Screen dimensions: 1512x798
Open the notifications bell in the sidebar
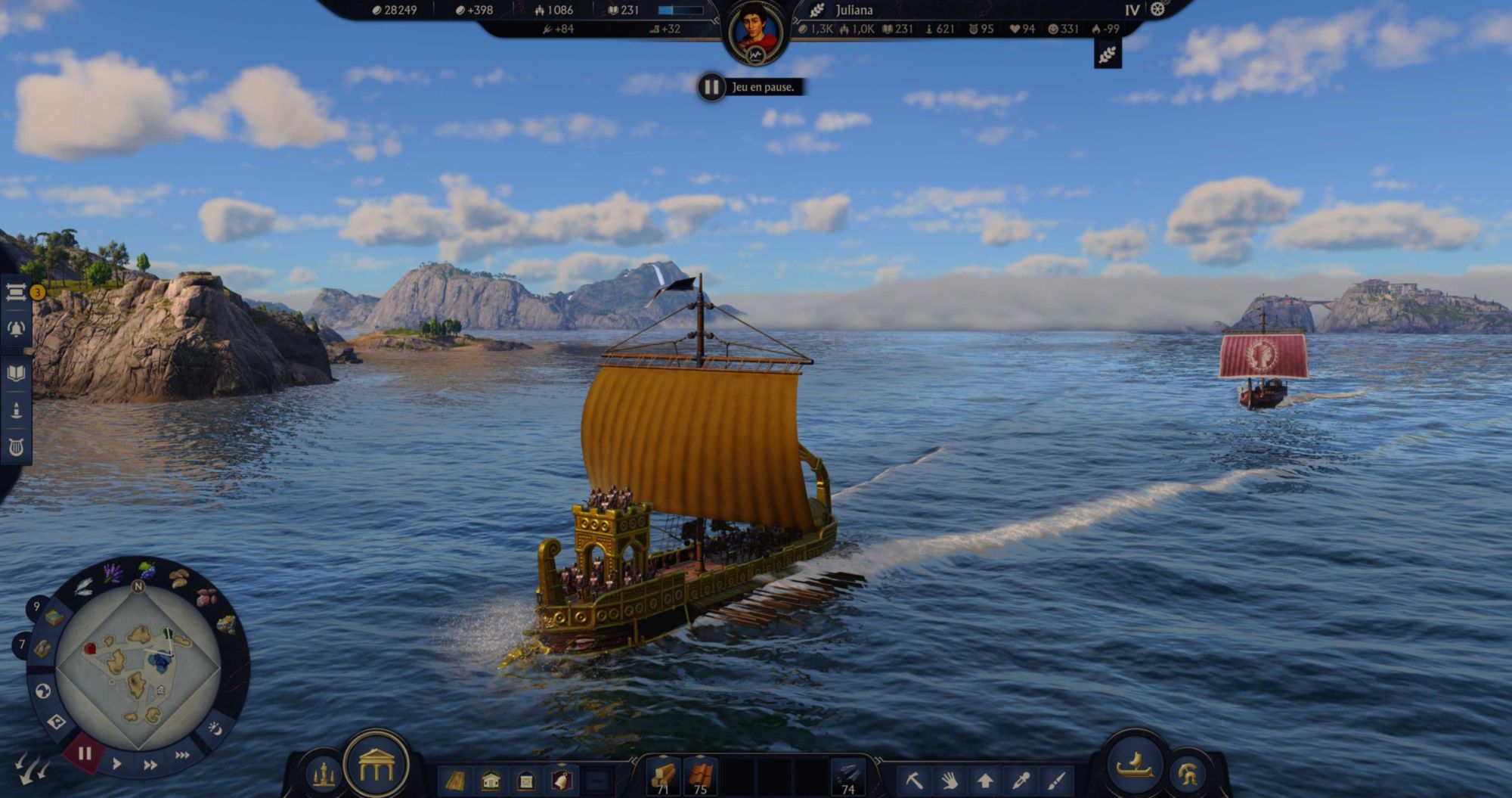click(16, 329)
